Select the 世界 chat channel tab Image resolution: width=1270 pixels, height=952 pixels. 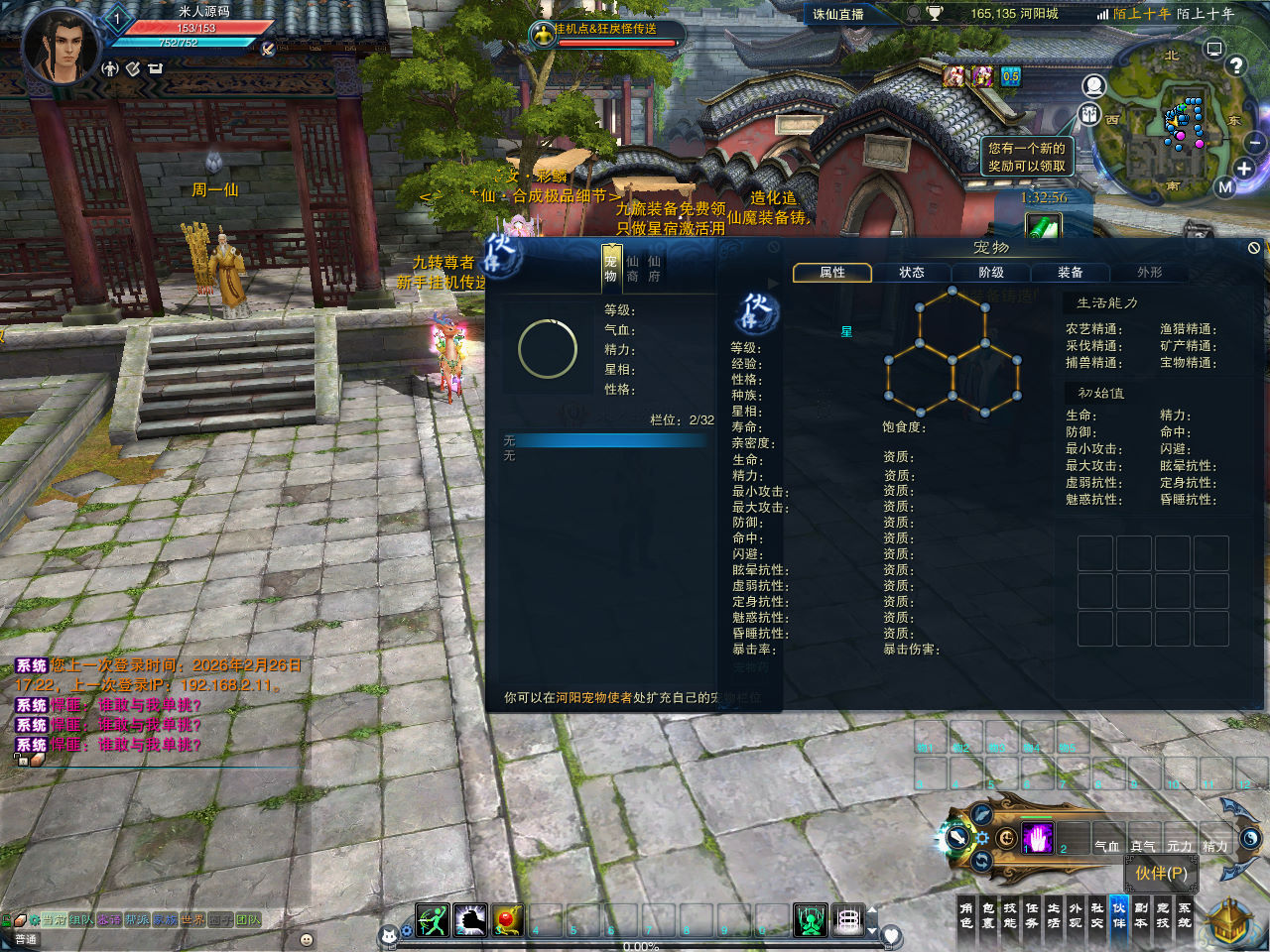click(191, 920)
